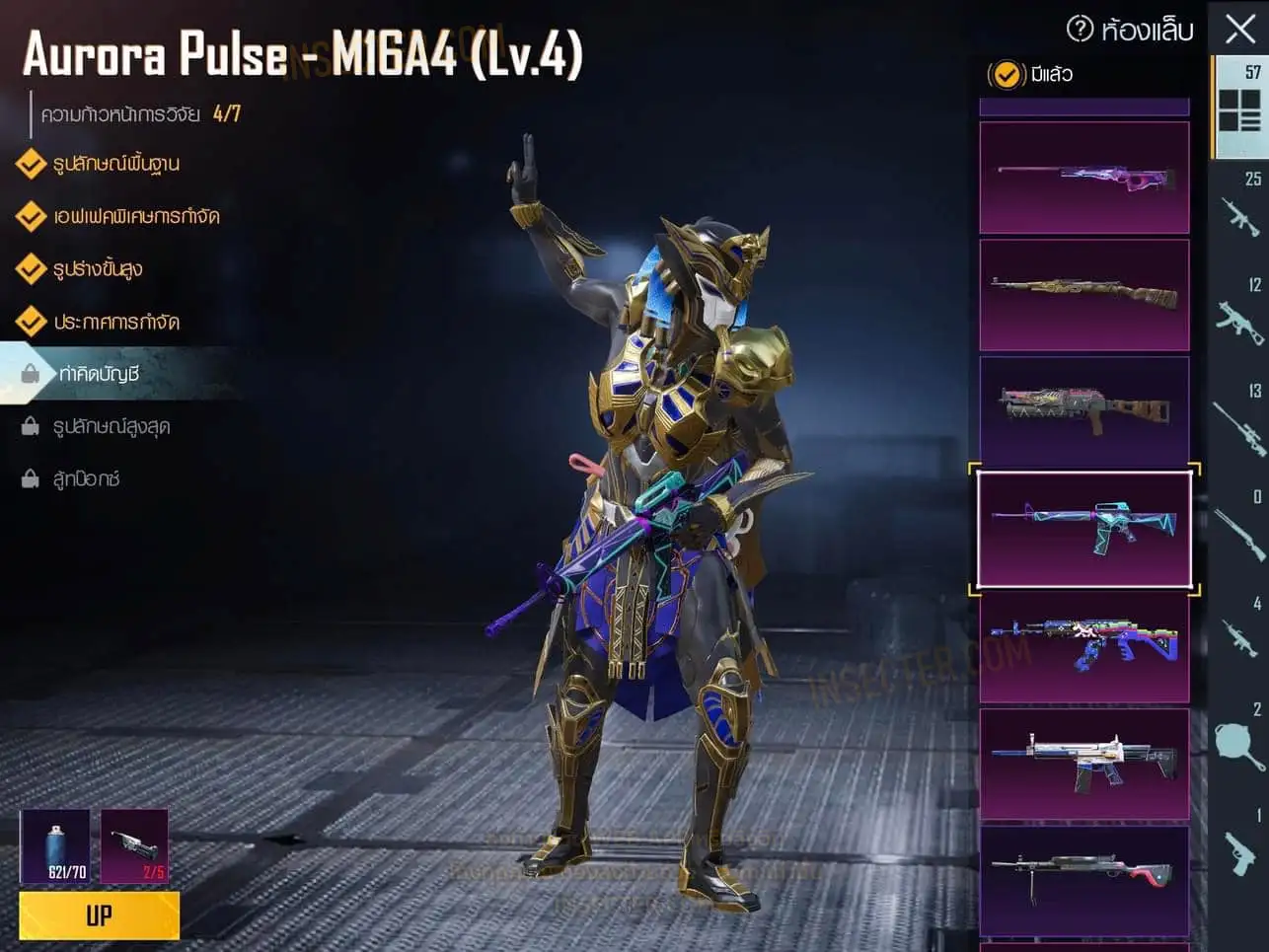View the locked รูปลักษณ์สูงสุด entry

[x=111, y=426]
